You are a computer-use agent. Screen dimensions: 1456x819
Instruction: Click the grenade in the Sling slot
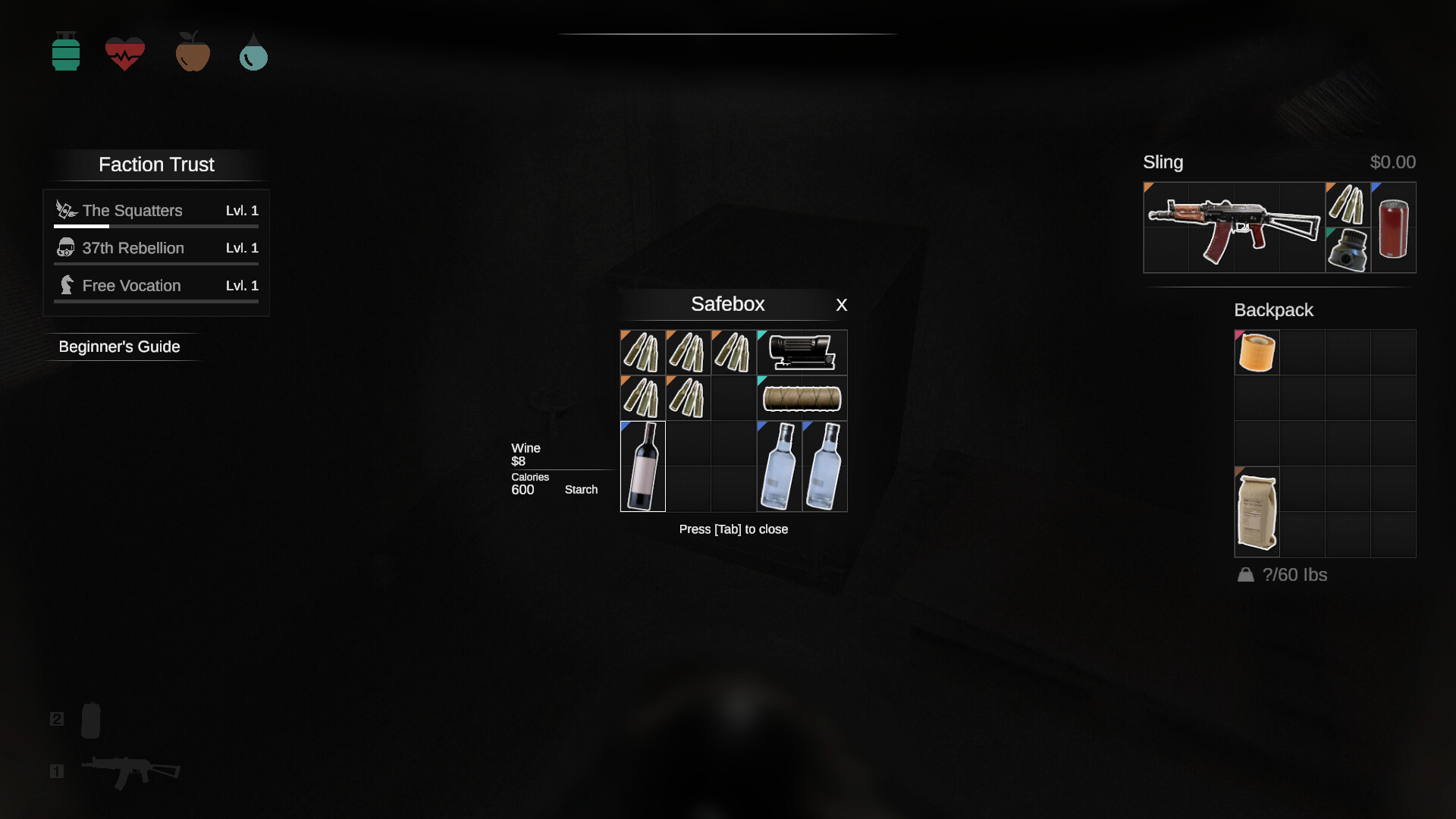pos(1347,250)
